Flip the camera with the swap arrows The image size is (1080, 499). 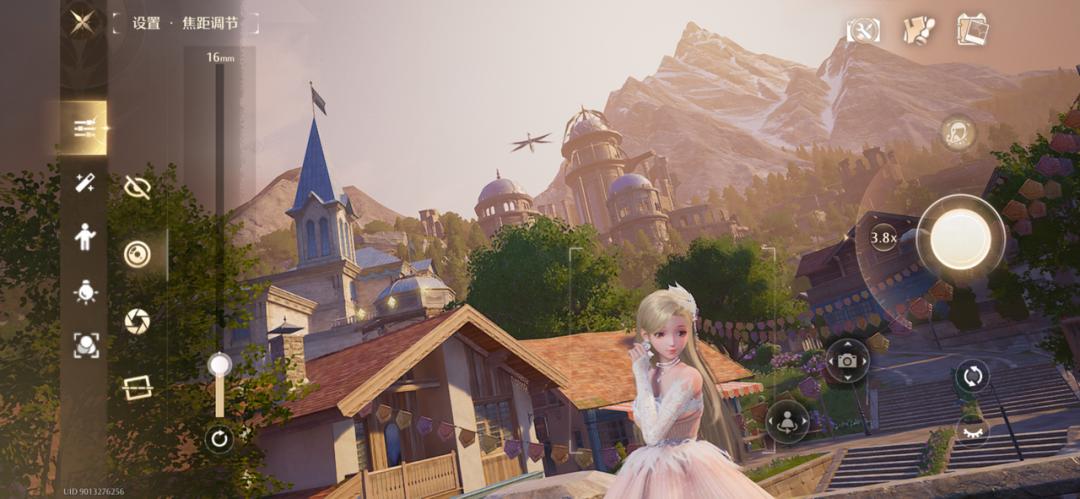(x=971, y=377)
